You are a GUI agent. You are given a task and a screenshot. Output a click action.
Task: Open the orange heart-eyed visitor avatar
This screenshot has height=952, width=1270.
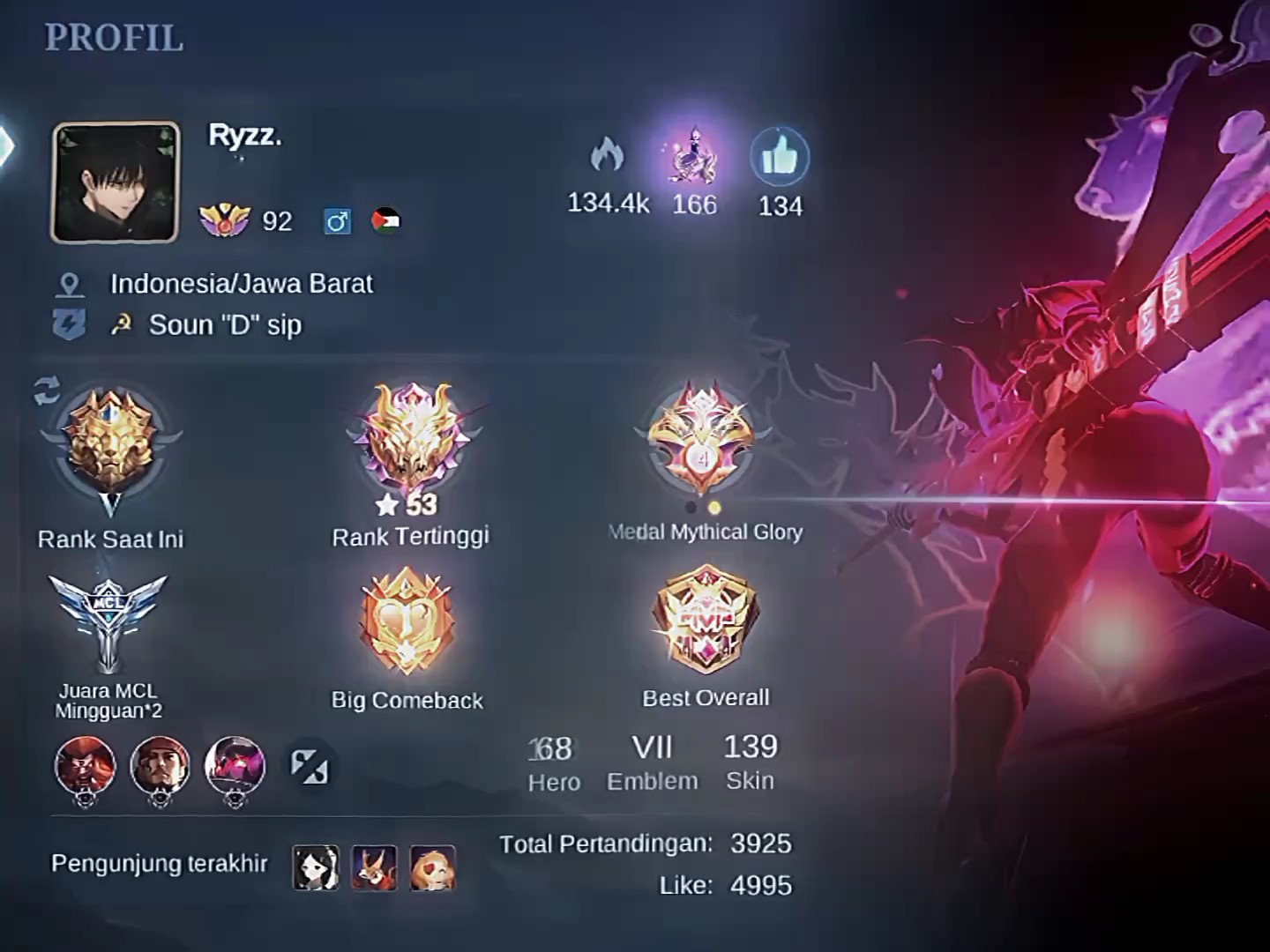pos(433,866)
